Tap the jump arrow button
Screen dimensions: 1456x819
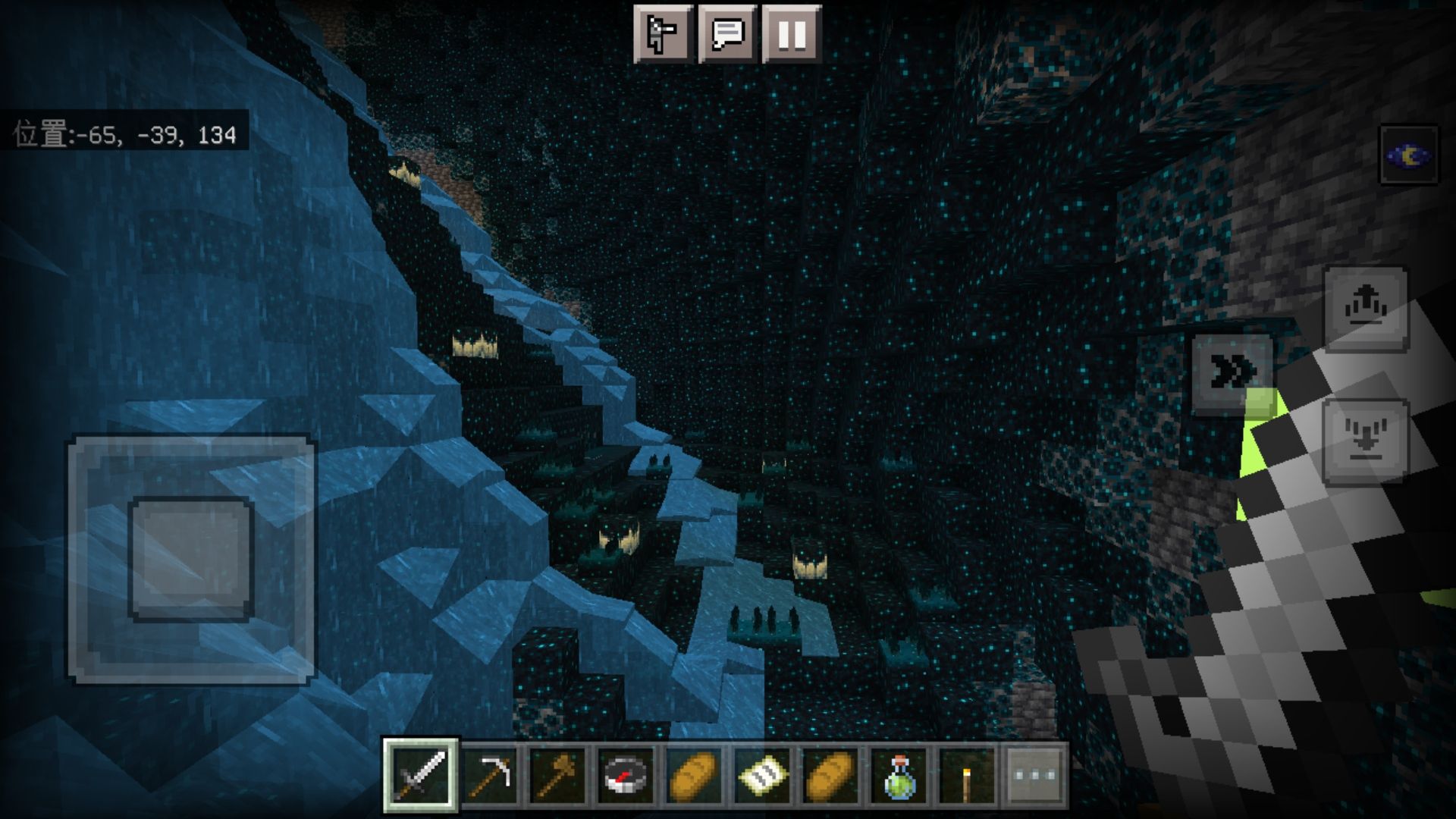click(x=1366, y=307)
